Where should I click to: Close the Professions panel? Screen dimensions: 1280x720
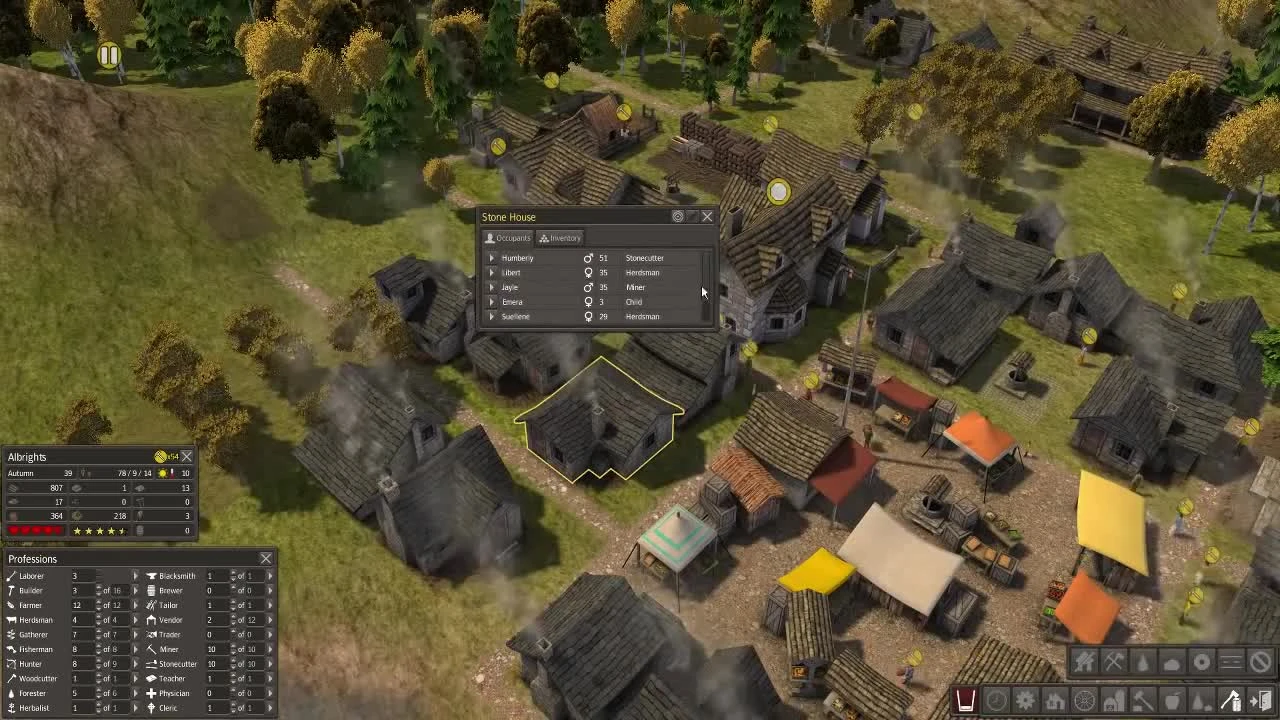click(x=266, y=559)
